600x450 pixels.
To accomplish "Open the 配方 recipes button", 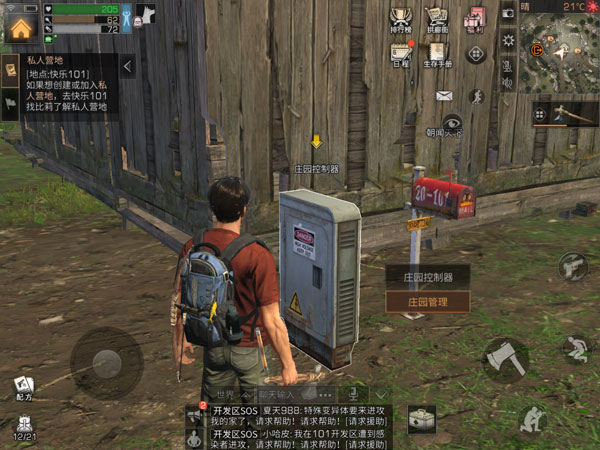I will click(23, 387).
